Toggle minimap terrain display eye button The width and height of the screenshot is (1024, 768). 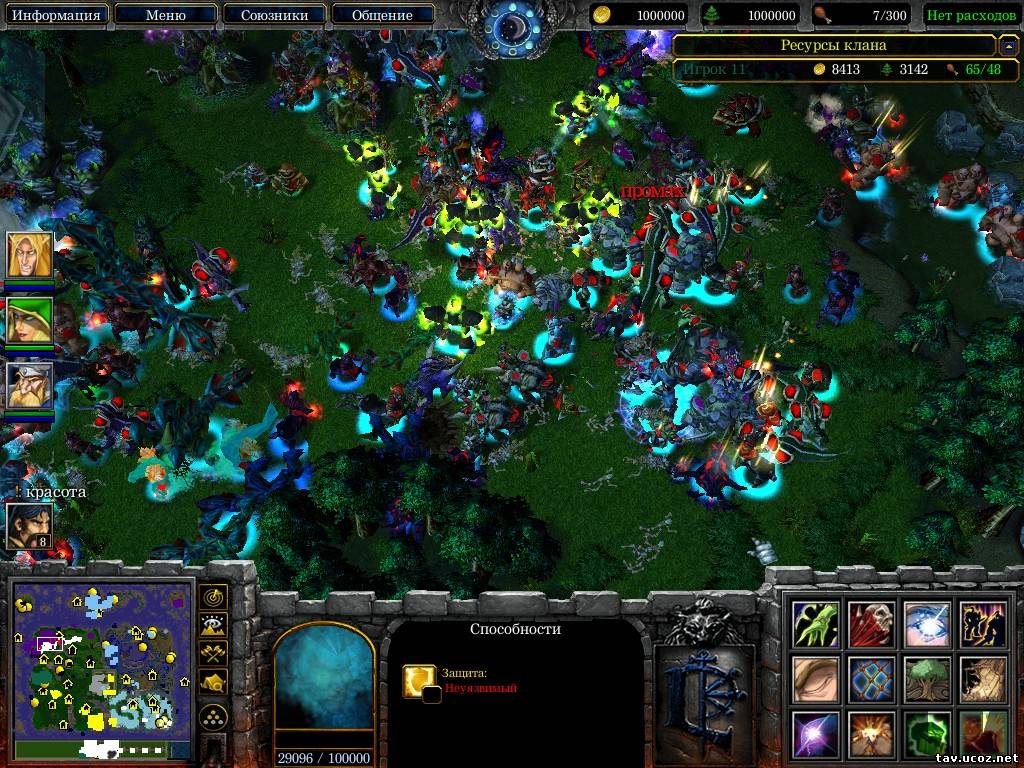pyautogui.click(x=213, y=626)
